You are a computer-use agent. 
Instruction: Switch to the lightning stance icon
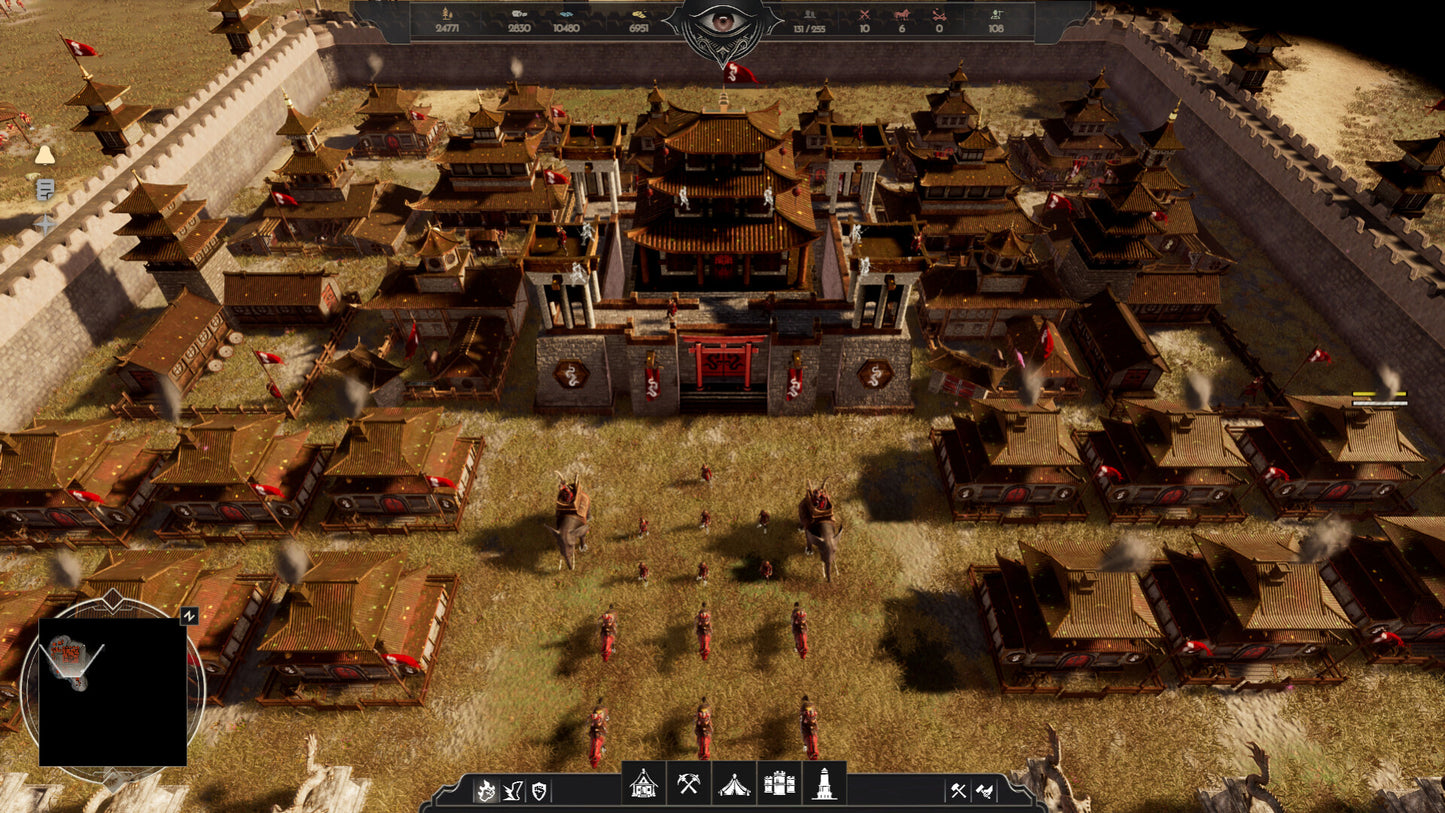513,791
